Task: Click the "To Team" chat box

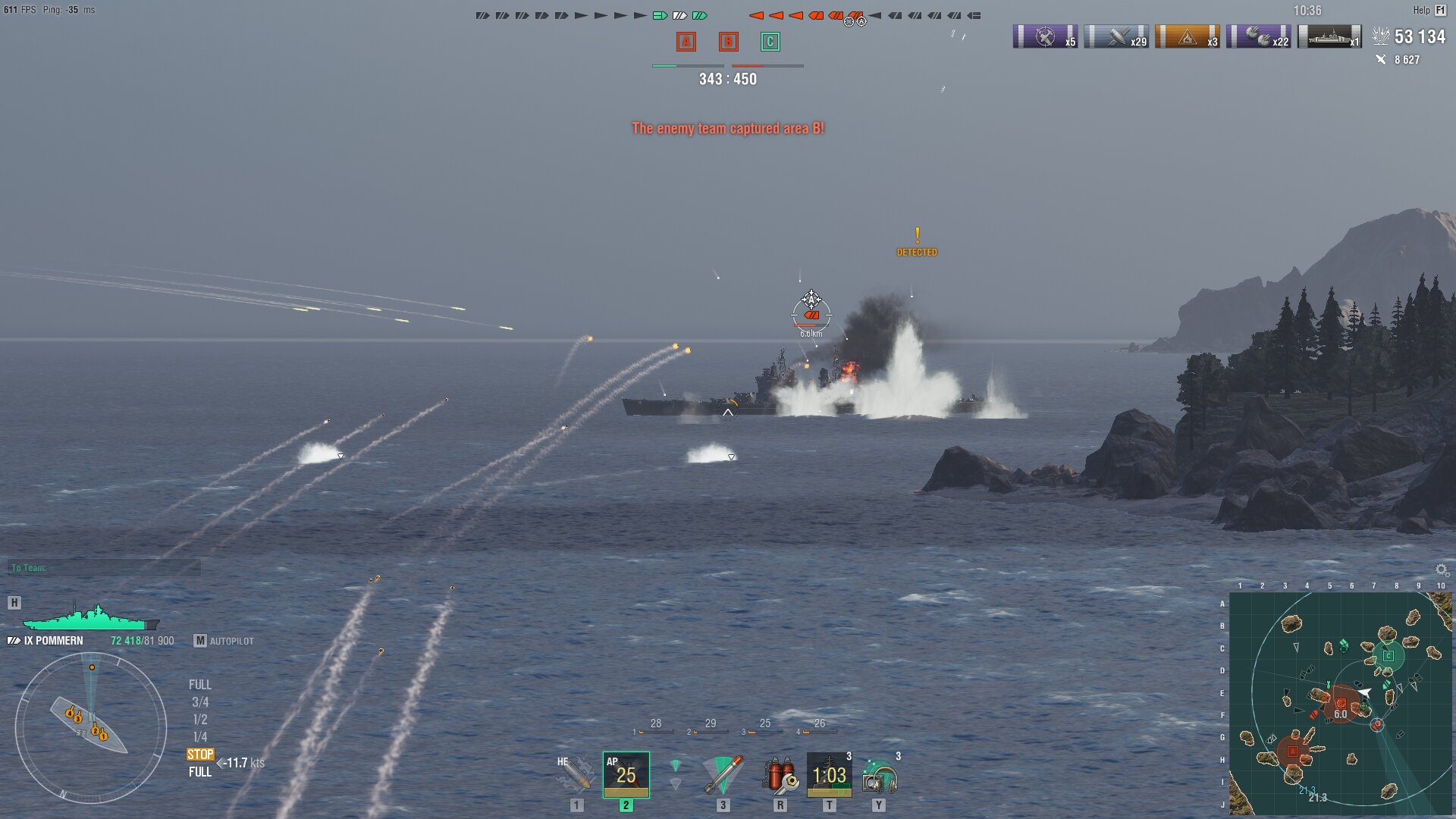Action: tap(105, 567)
